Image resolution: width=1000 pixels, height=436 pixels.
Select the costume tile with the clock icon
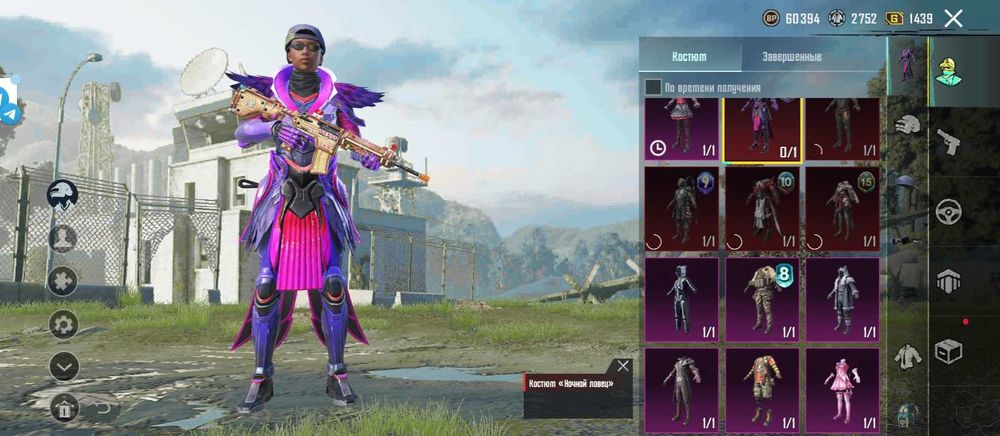point(681,129)
